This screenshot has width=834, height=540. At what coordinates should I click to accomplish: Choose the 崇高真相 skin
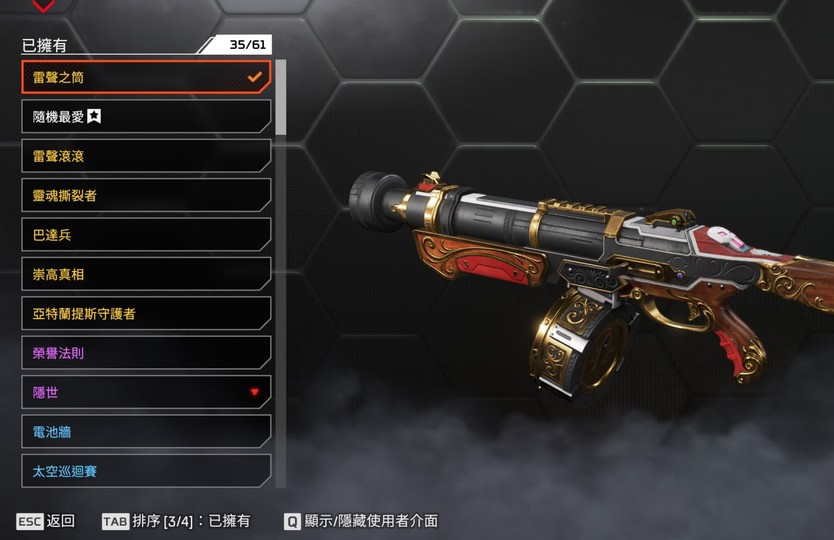tap(146, 274)
